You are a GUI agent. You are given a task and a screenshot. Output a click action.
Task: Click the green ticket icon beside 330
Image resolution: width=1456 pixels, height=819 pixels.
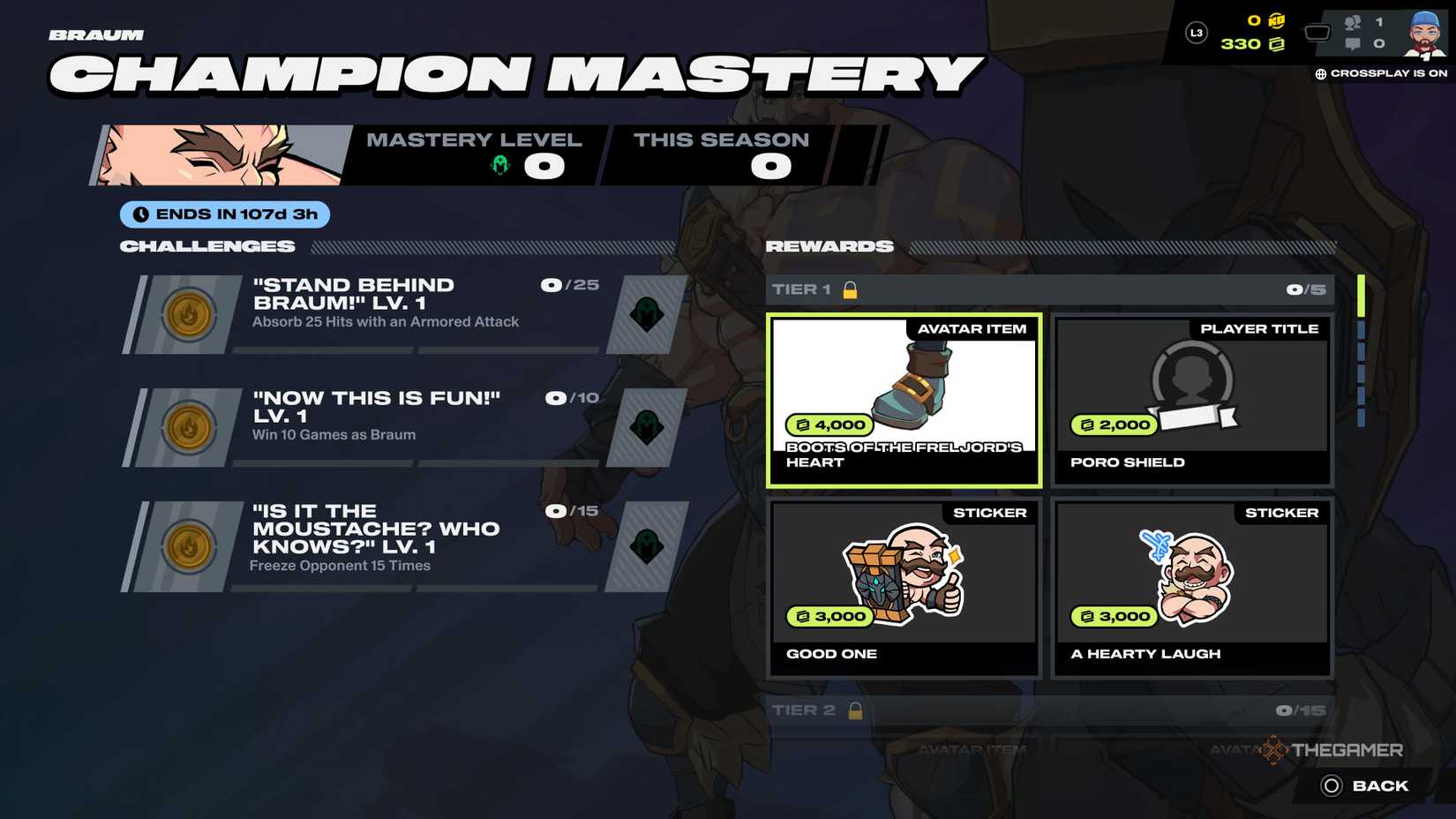[x=1274, y=44]
